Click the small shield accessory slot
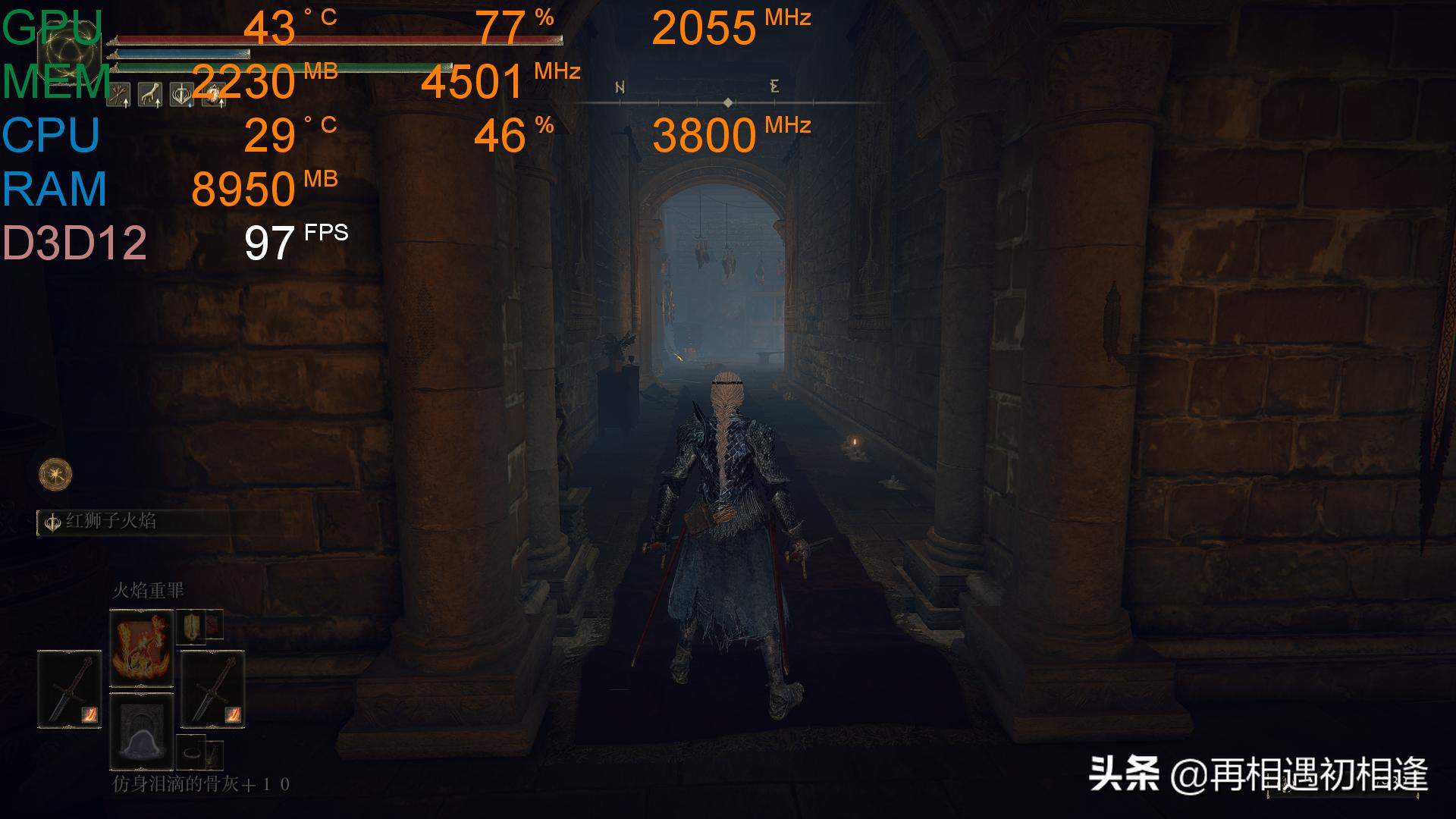 click(192, 626)
